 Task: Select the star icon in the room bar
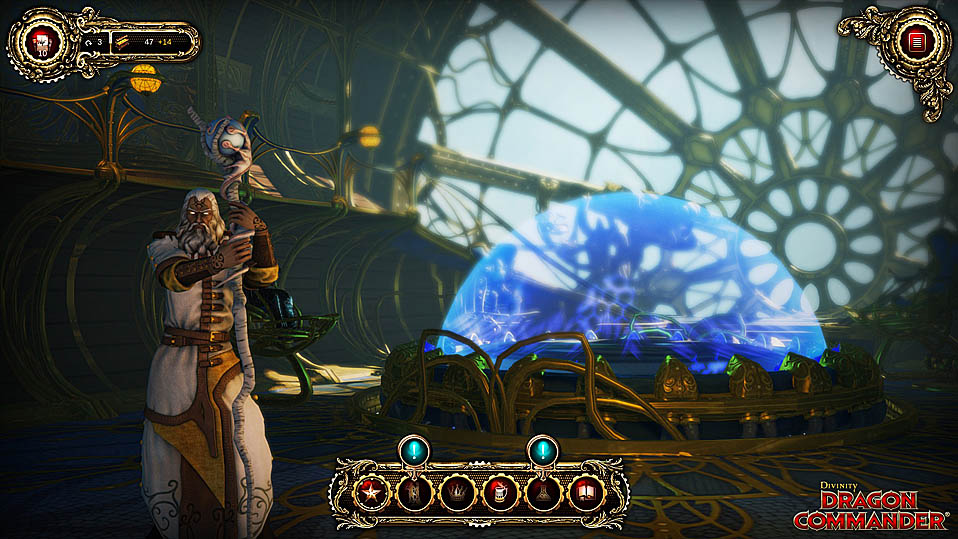tap(372, 492)
